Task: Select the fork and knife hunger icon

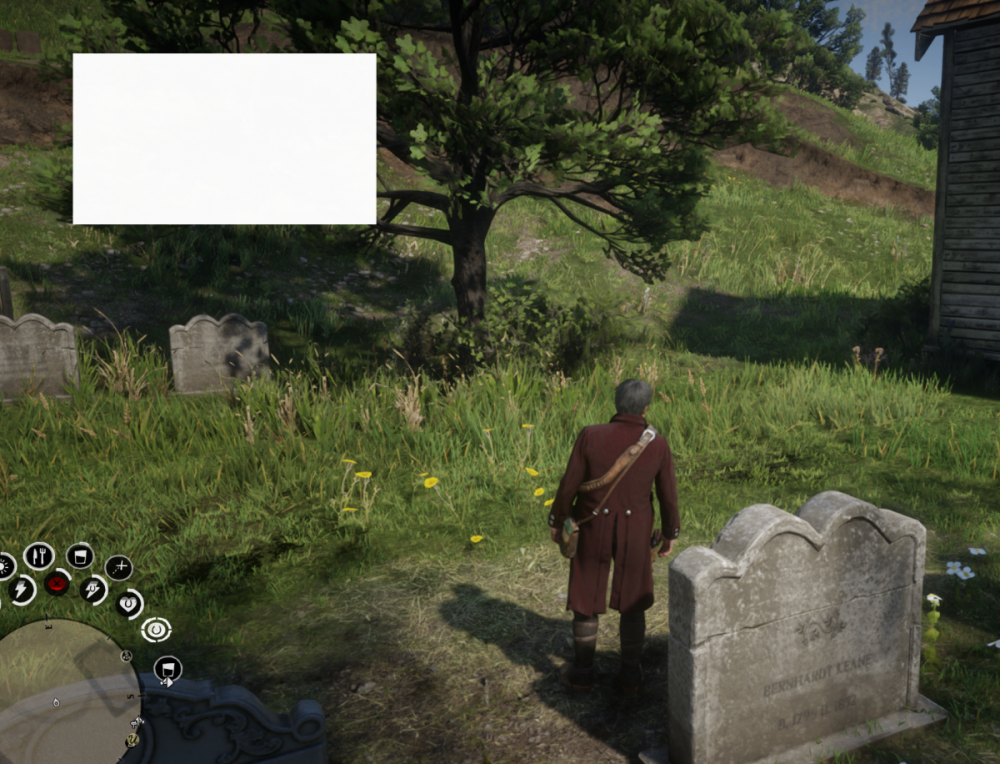Action: [x=38, y=555]
